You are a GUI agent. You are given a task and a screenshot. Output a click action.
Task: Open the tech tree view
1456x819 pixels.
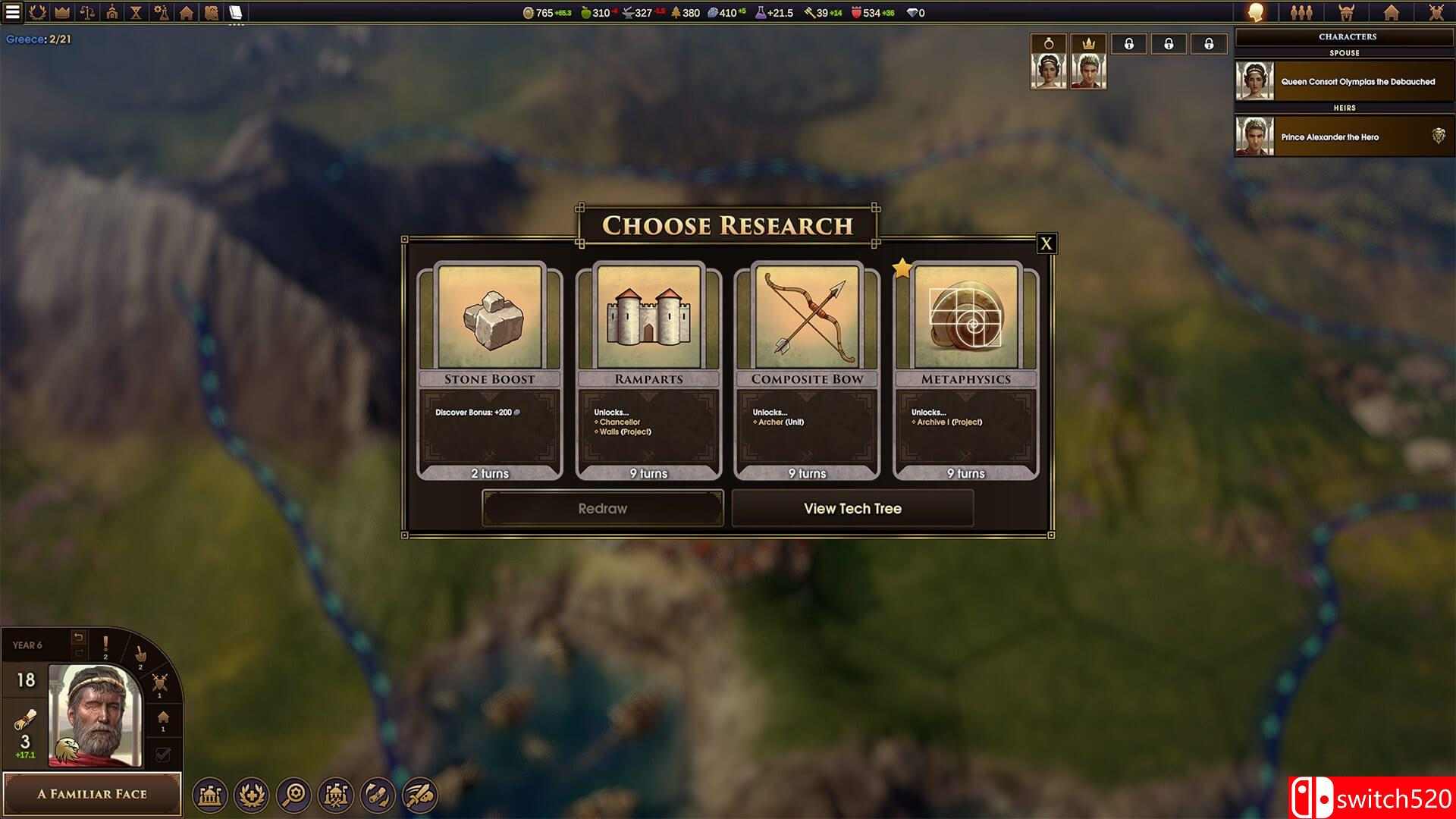(852, 508)
